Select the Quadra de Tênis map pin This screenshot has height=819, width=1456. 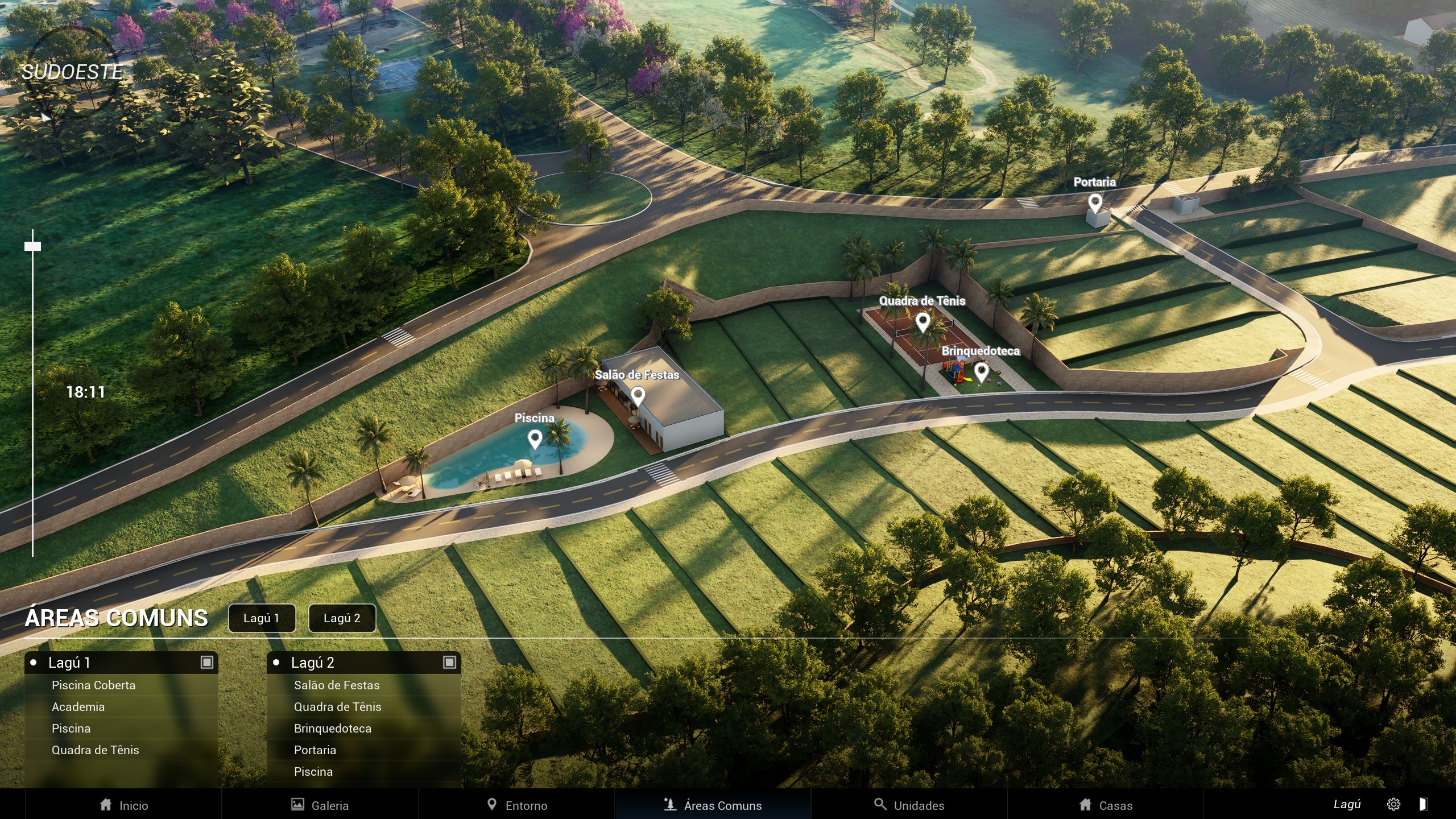tap(923, 322)
